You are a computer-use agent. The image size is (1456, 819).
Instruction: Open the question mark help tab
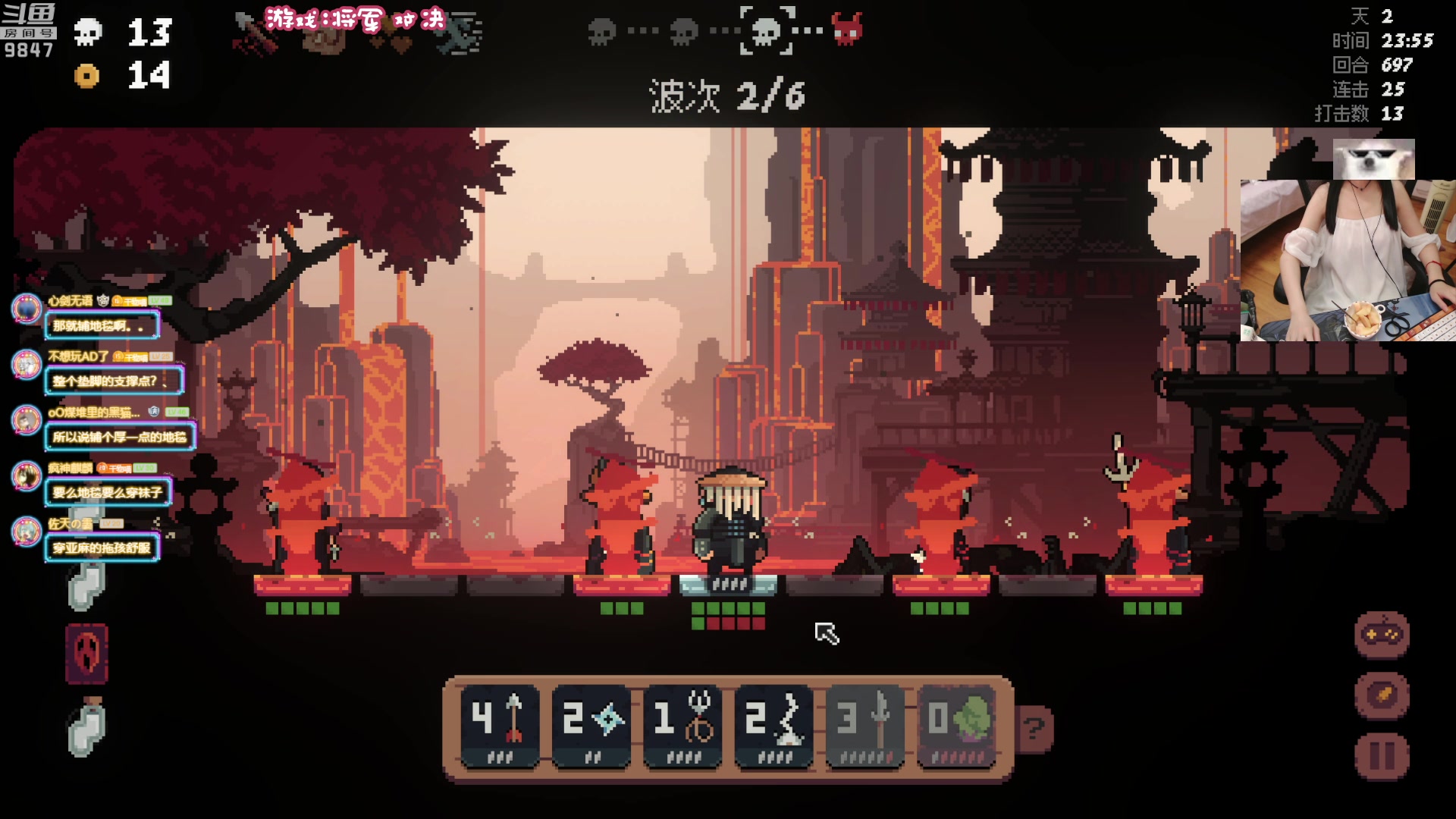[1034, 729]
